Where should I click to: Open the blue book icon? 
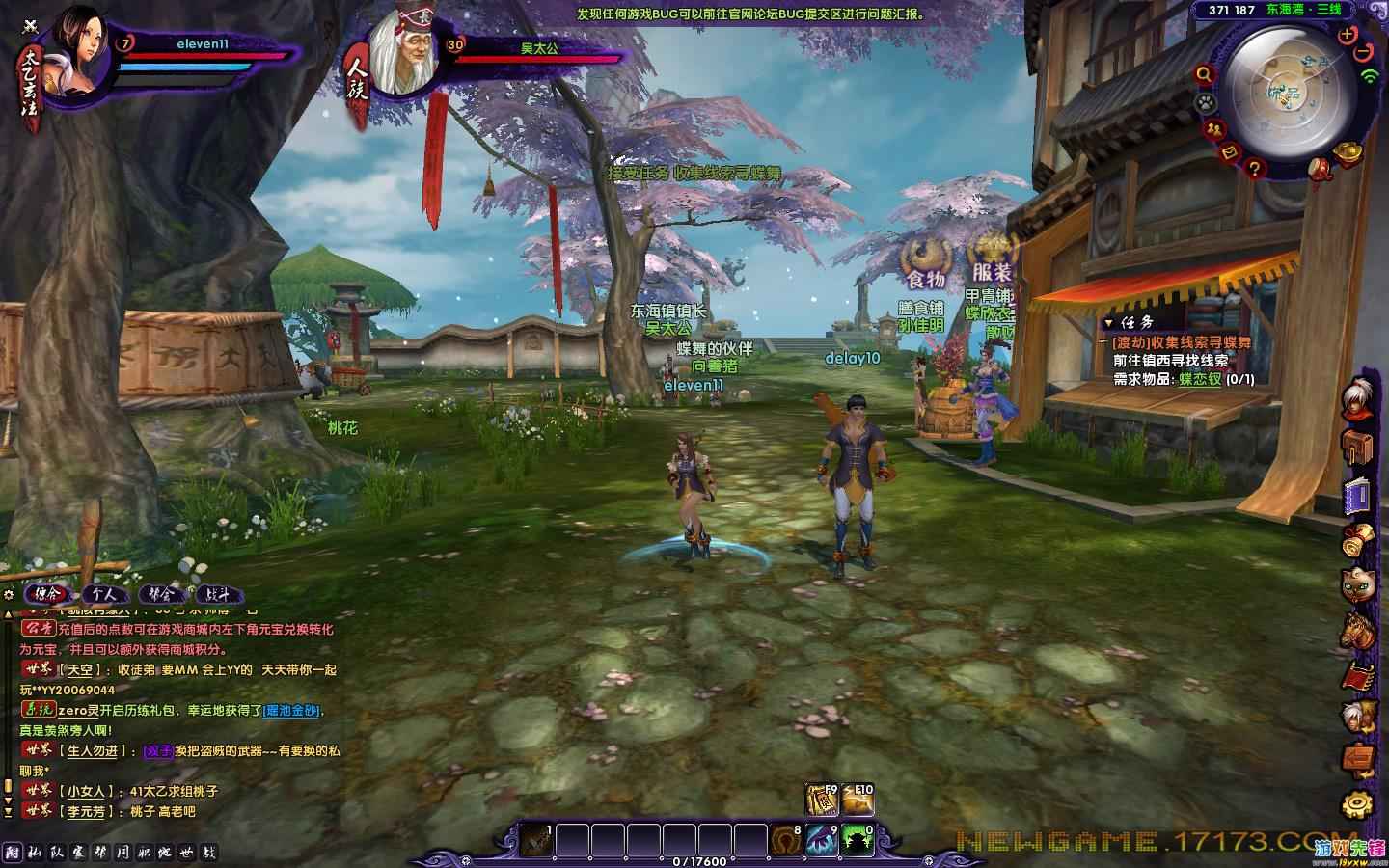1357,495
